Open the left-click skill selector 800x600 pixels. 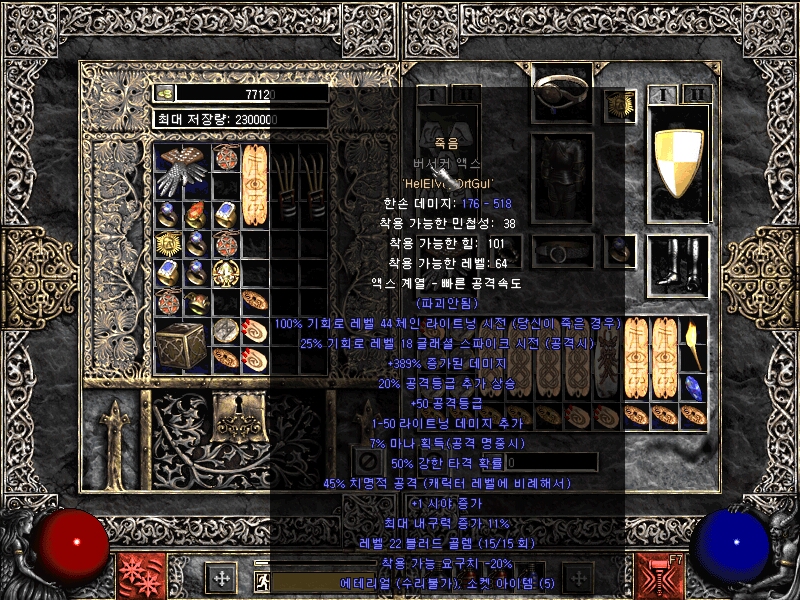[135, 576]
